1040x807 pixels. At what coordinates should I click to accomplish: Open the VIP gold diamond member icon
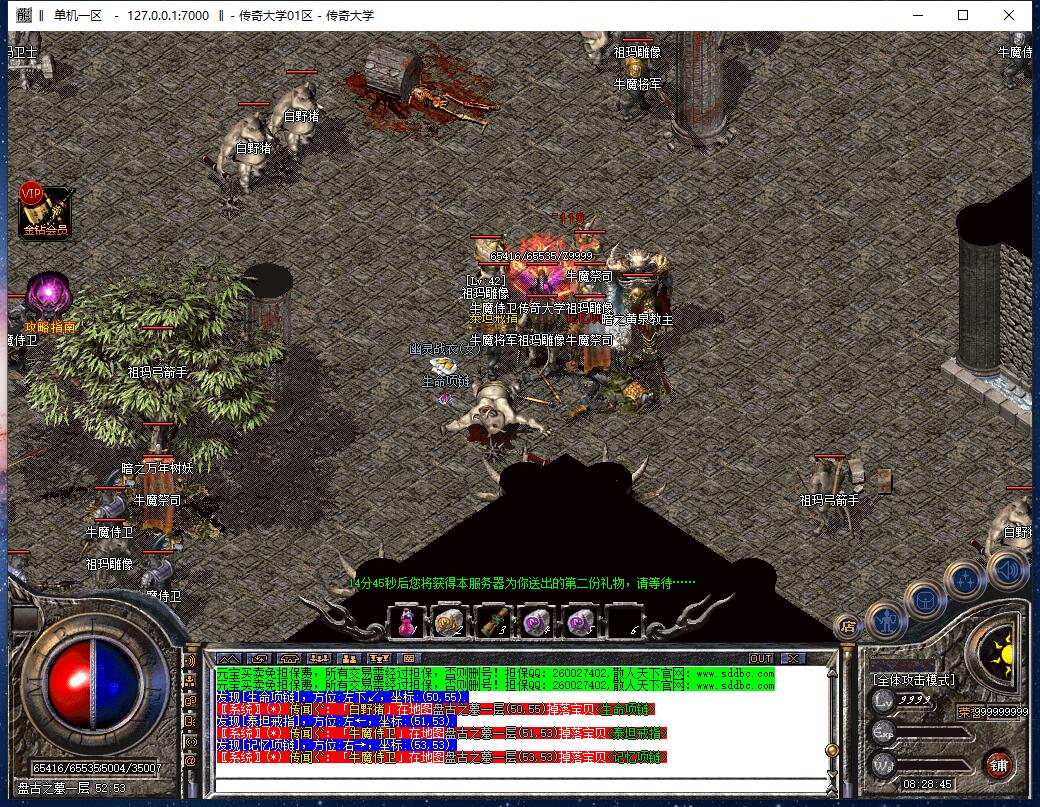pyautogui.click(x=45, y=211)
